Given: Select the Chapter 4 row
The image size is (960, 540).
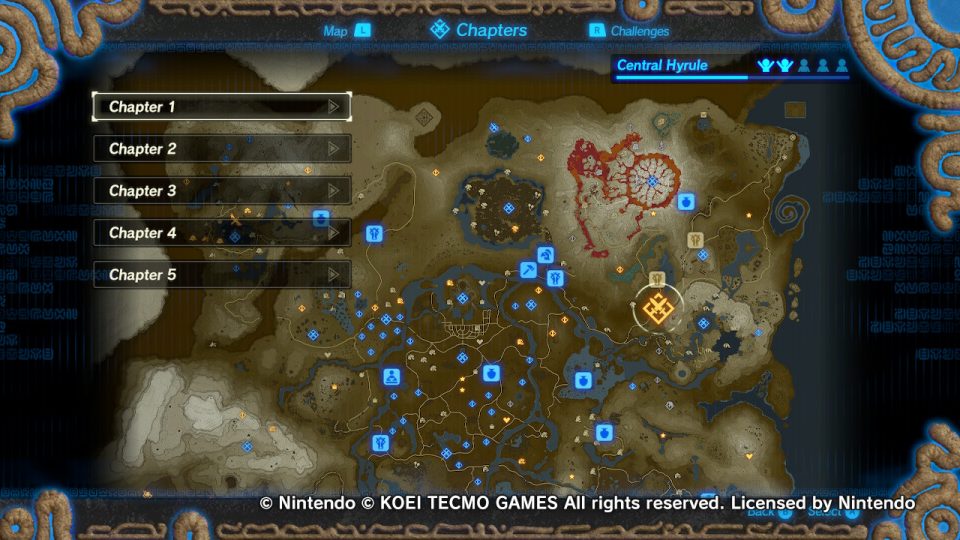Looking at the screenshot, I should (x=221, y=232).
